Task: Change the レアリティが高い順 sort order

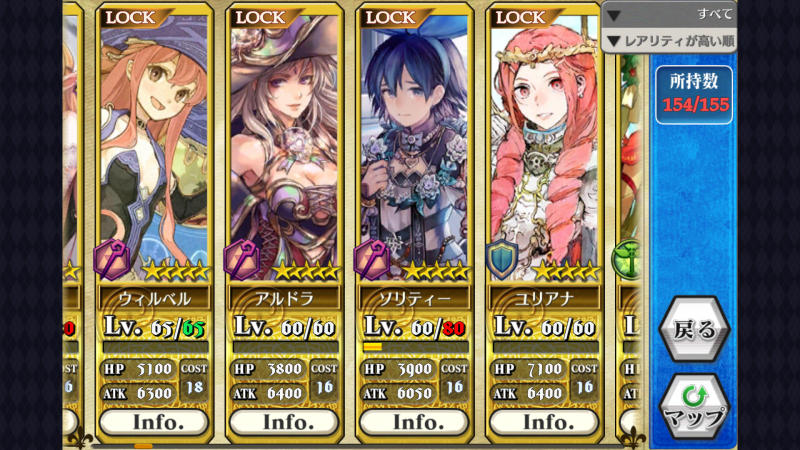Action: 670,42
